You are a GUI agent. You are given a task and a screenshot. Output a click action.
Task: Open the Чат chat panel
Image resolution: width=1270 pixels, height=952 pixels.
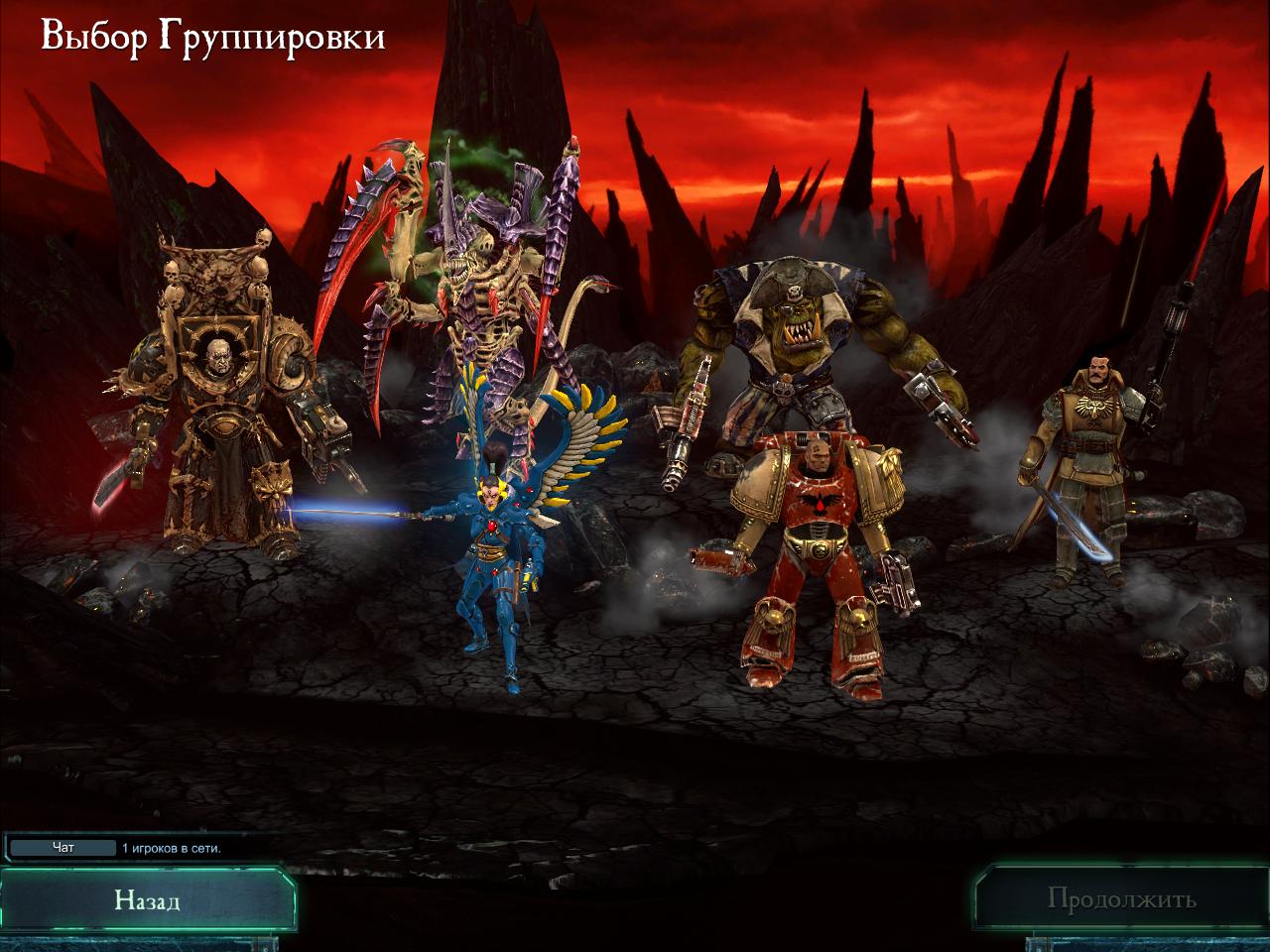pos(63,848)
